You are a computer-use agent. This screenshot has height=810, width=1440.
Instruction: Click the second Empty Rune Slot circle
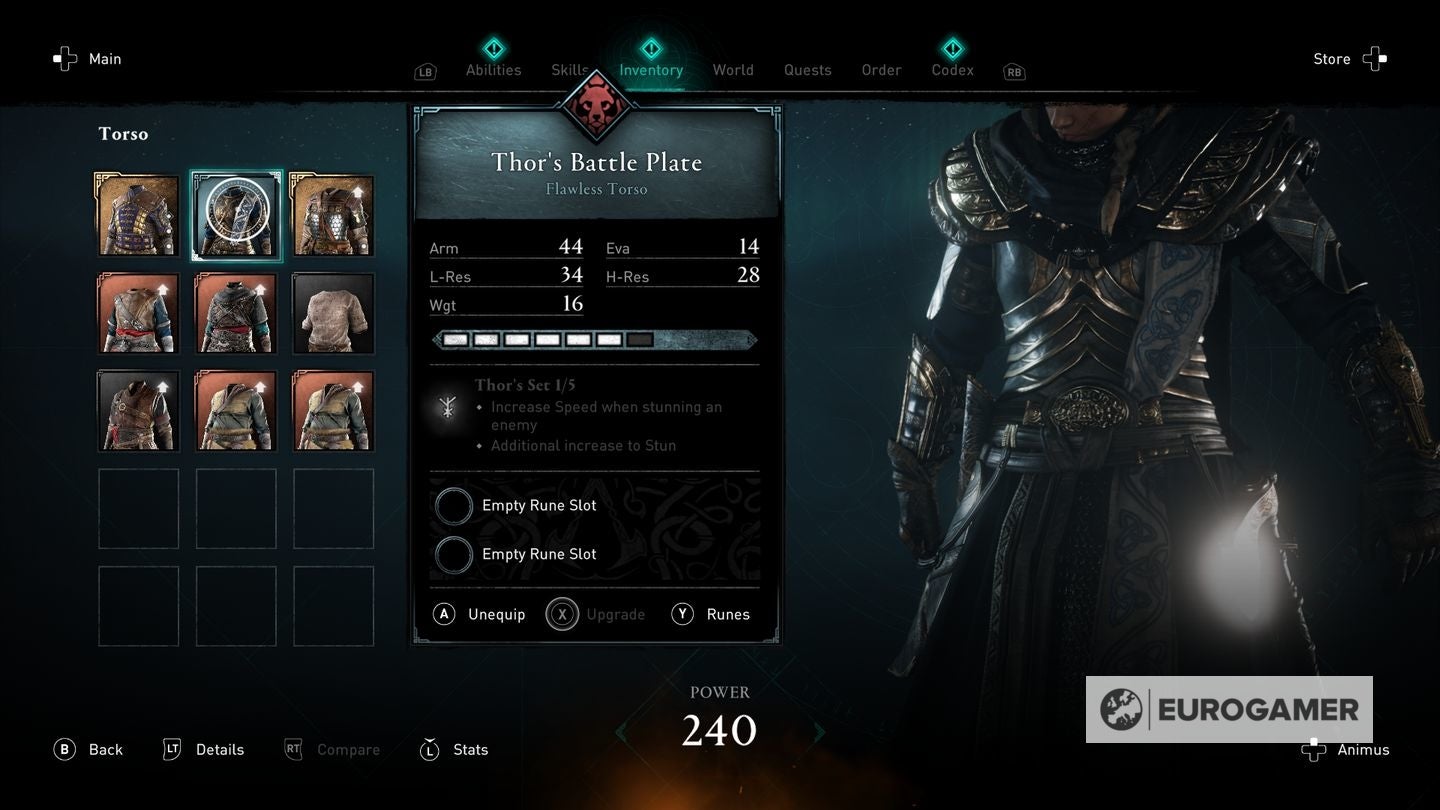pos(454,555)
